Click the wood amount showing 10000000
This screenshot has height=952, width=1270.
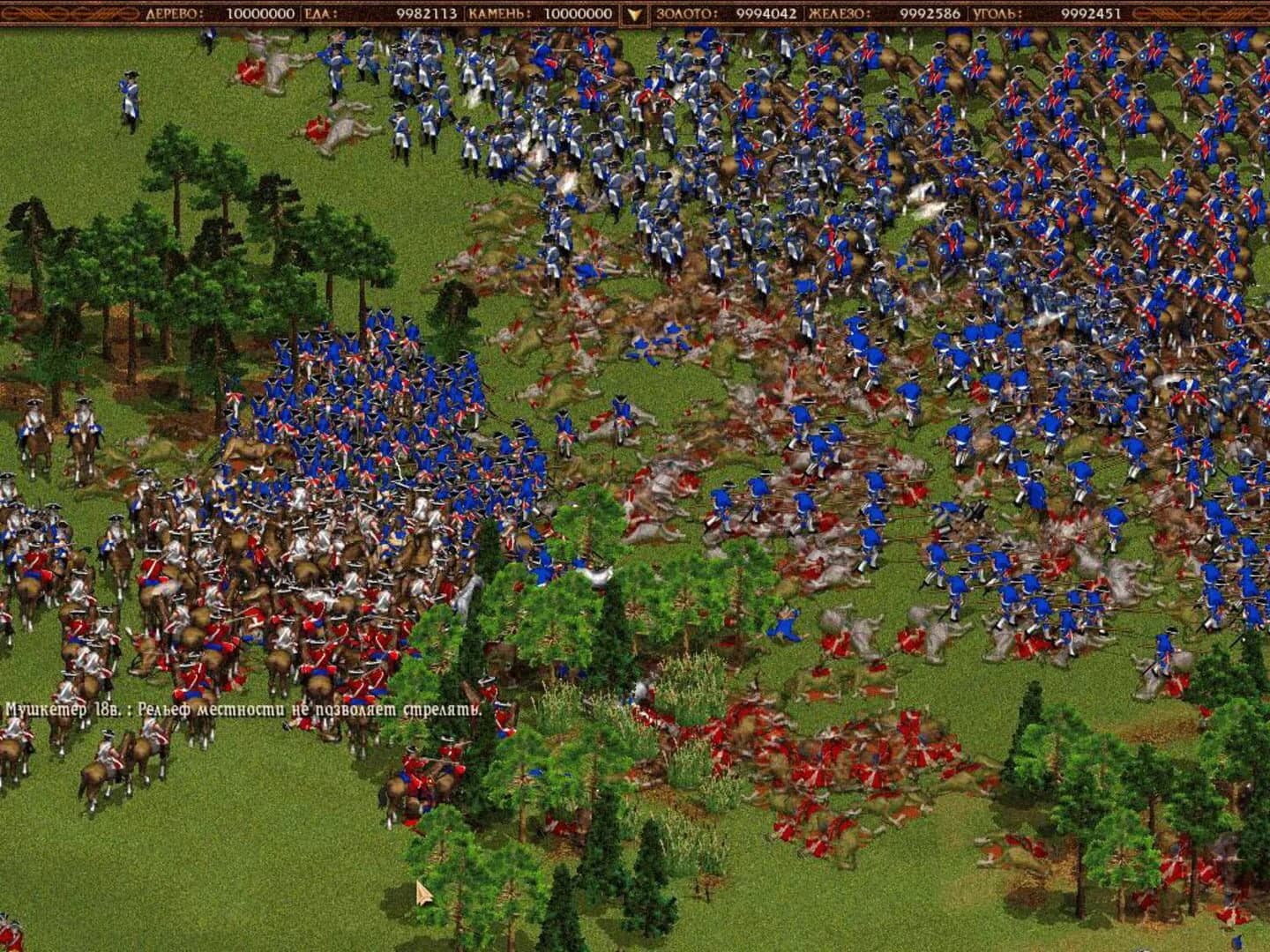point(260,12)
